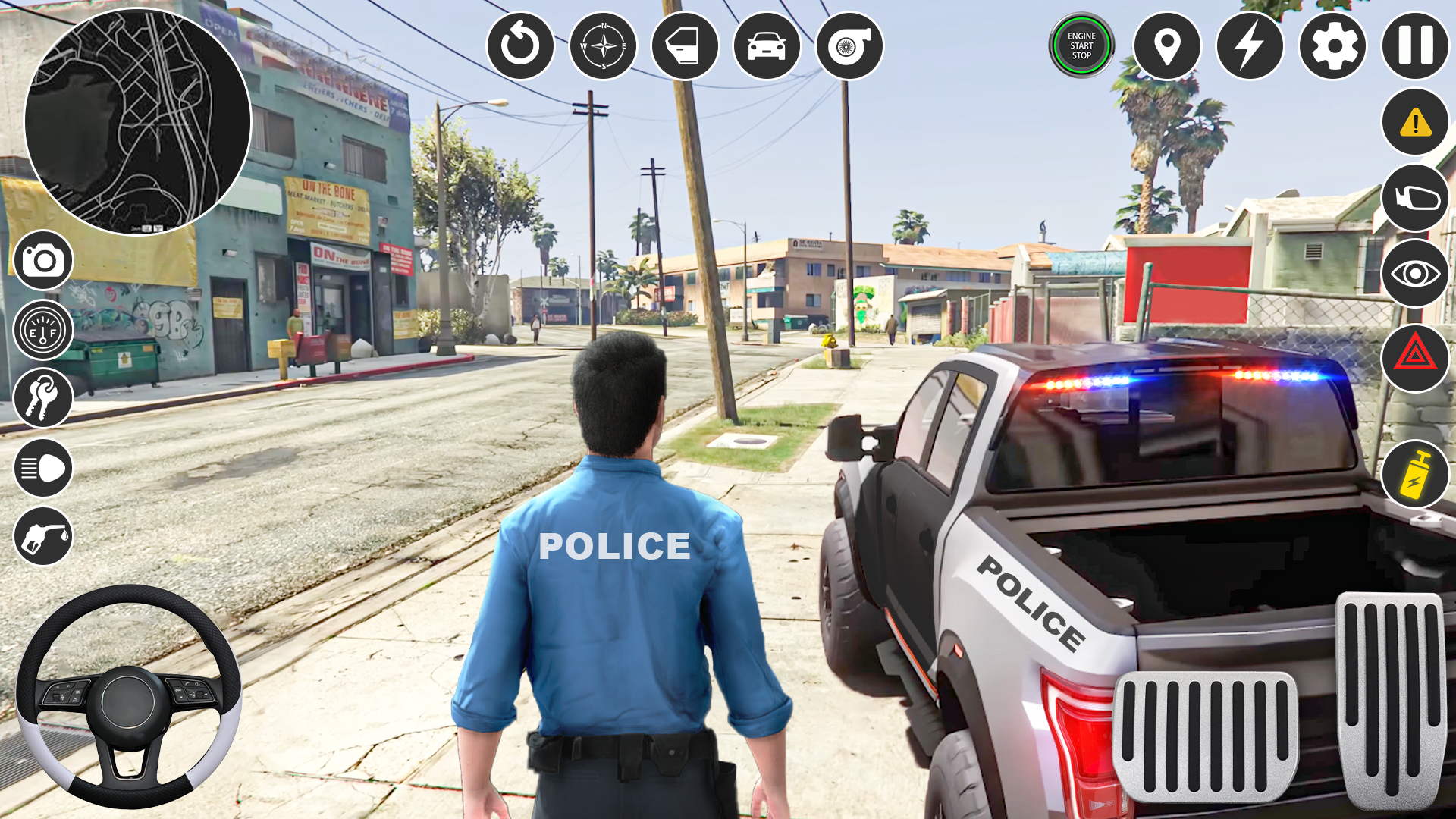Check the E-F fuel gauge icon
The height and width of the screenshot is (819, 1456).
click(43, 329)
